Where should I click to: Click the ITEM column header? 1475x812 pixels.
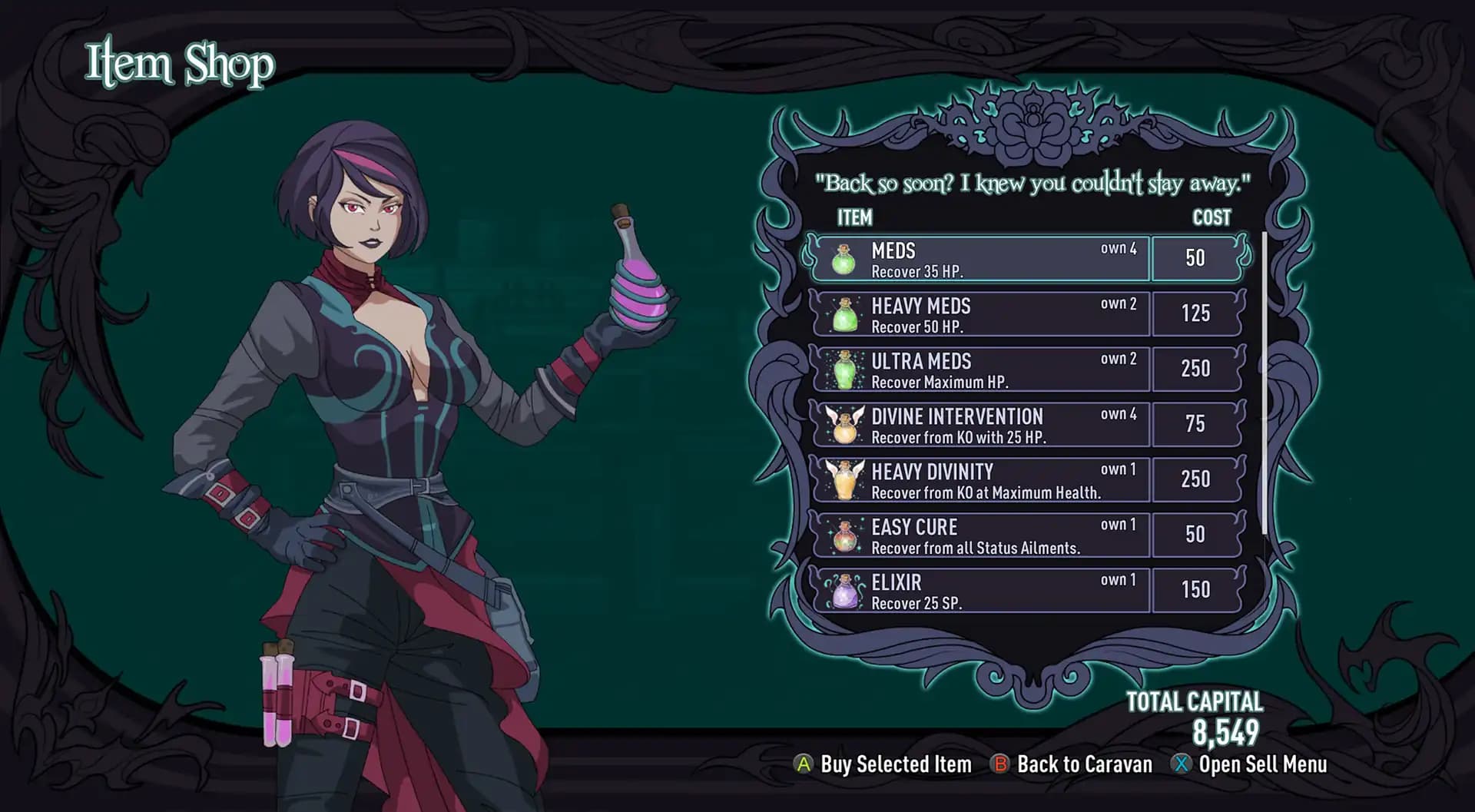coord(854,218)
